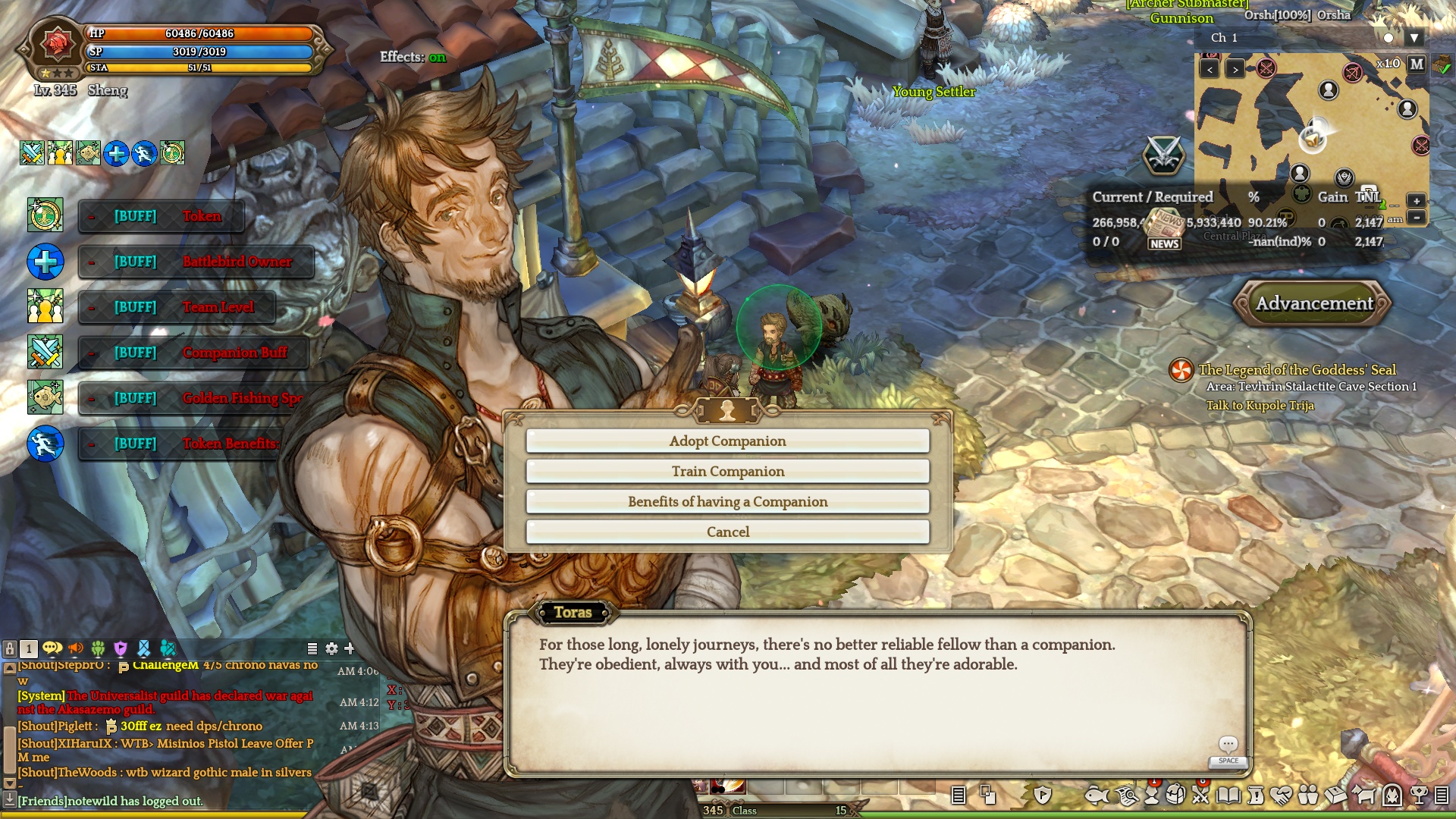Cancel the Toras dialogue menu

pos(727,532)
